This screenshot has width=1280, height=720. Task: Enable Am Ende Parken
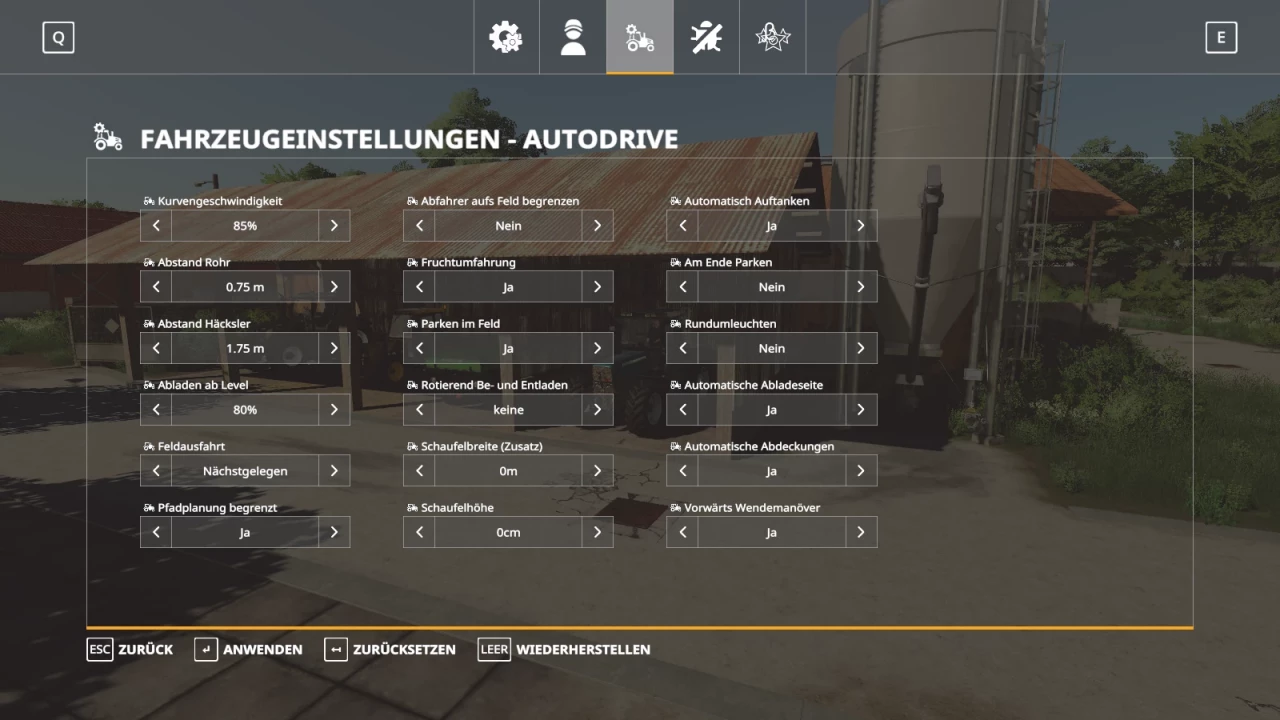(860, 287)
